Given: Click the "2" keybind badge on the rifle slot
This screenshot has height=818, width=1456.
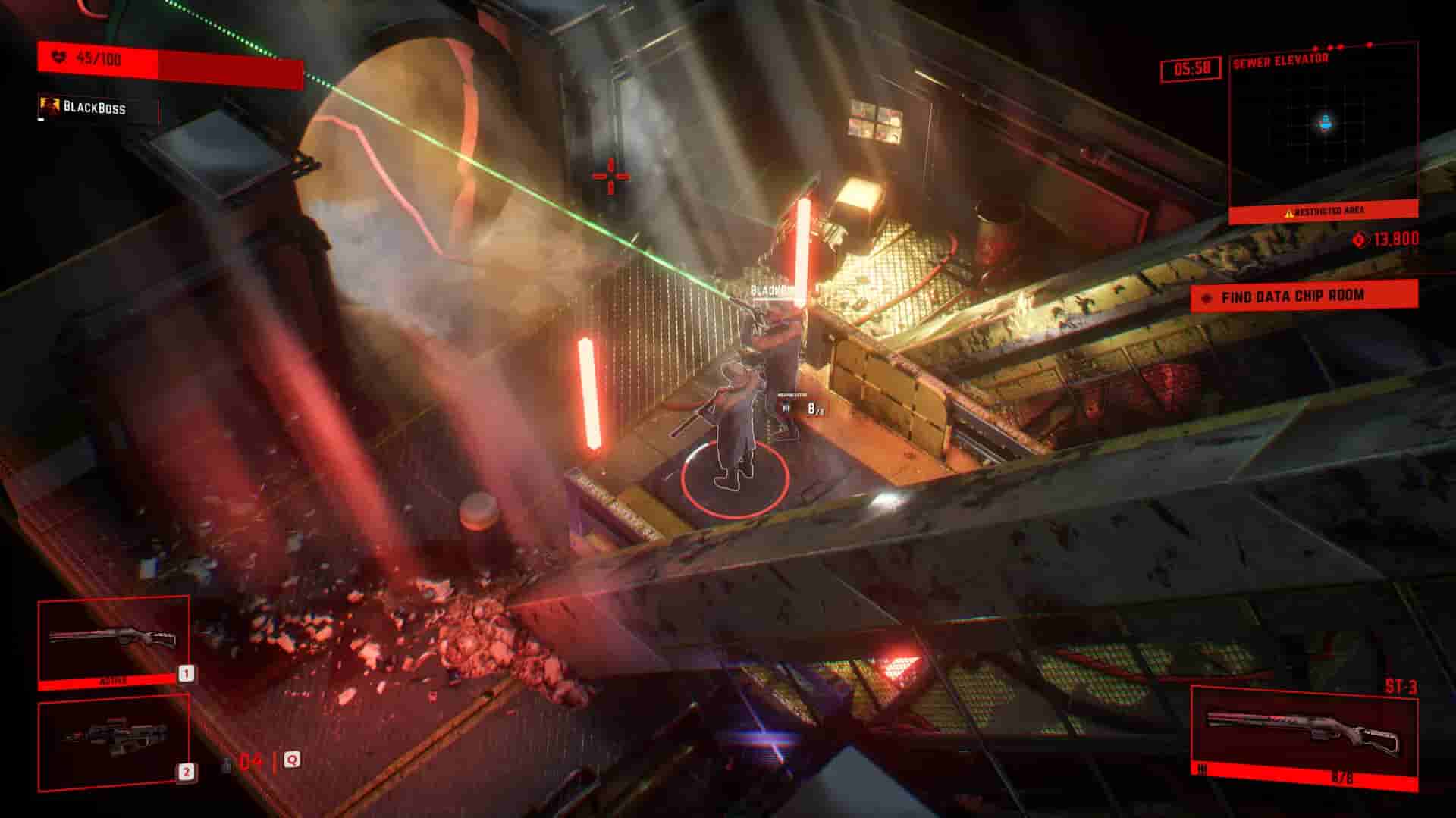Looking at the screenshot, I should [187, 772].
